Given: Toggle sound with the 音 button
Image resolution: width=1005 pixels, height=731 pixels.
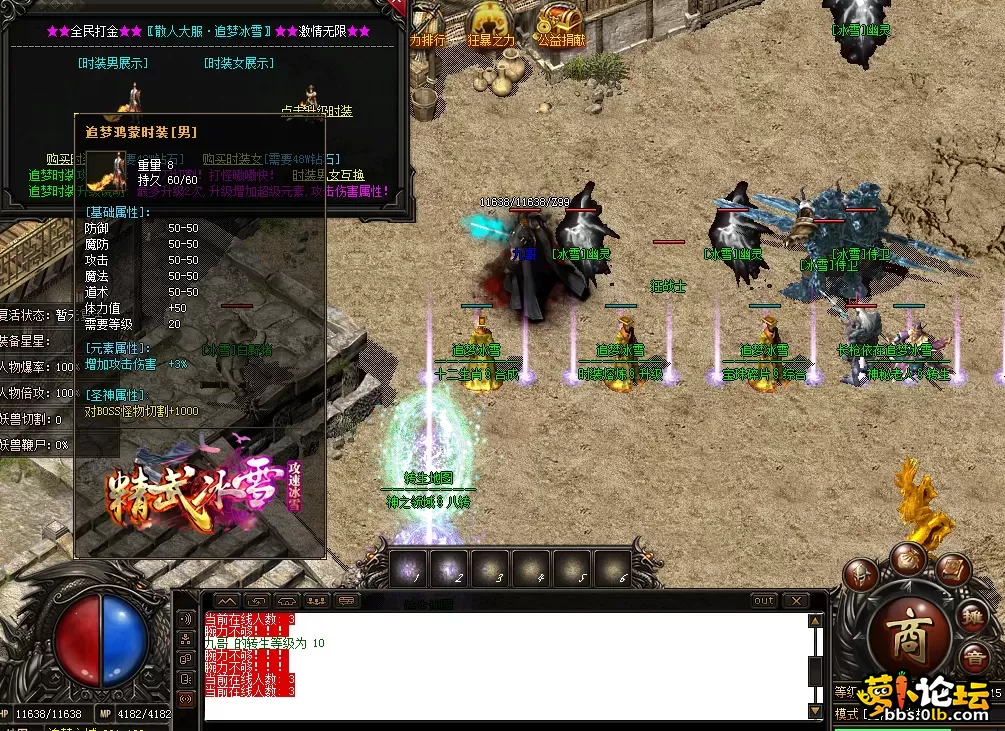Looking at the screenshot, I should (x=973, y=658).
